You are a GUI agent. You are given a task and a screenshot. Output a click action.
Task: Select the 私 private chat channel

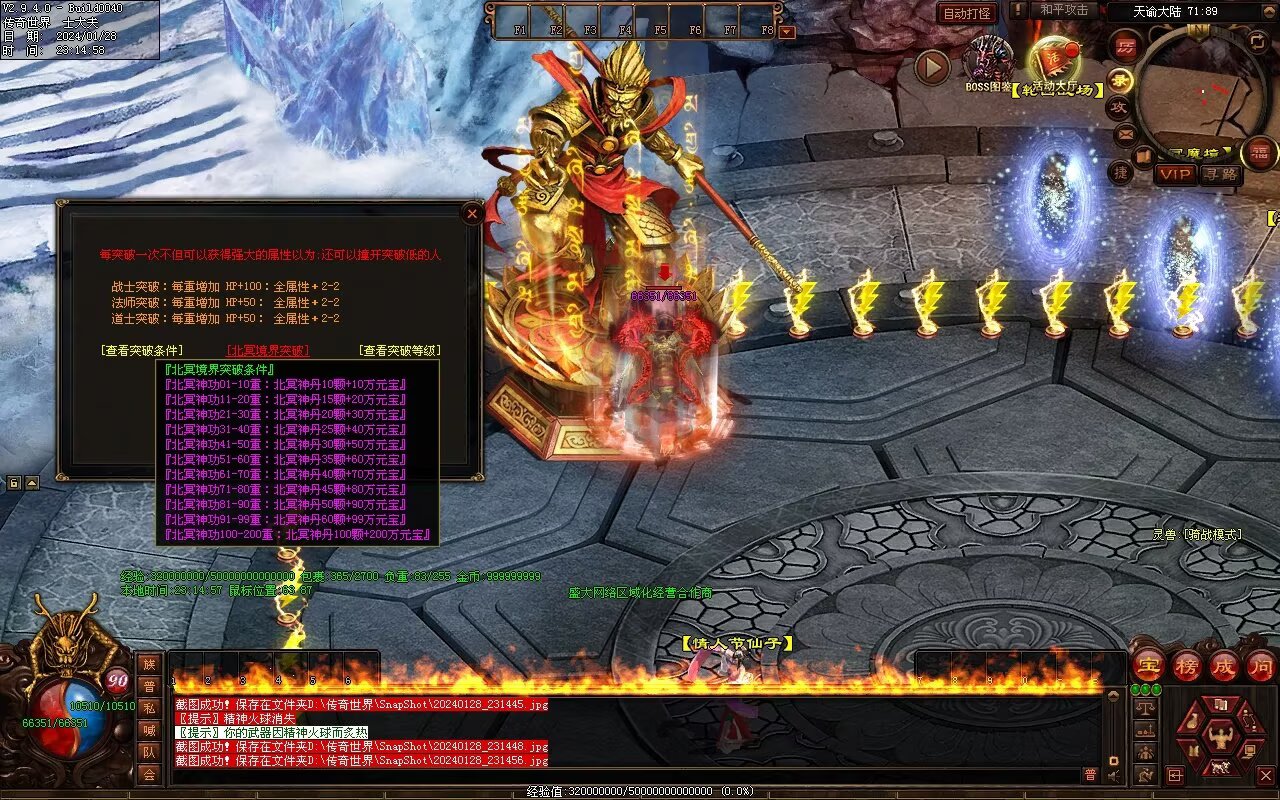pos(149,708)
